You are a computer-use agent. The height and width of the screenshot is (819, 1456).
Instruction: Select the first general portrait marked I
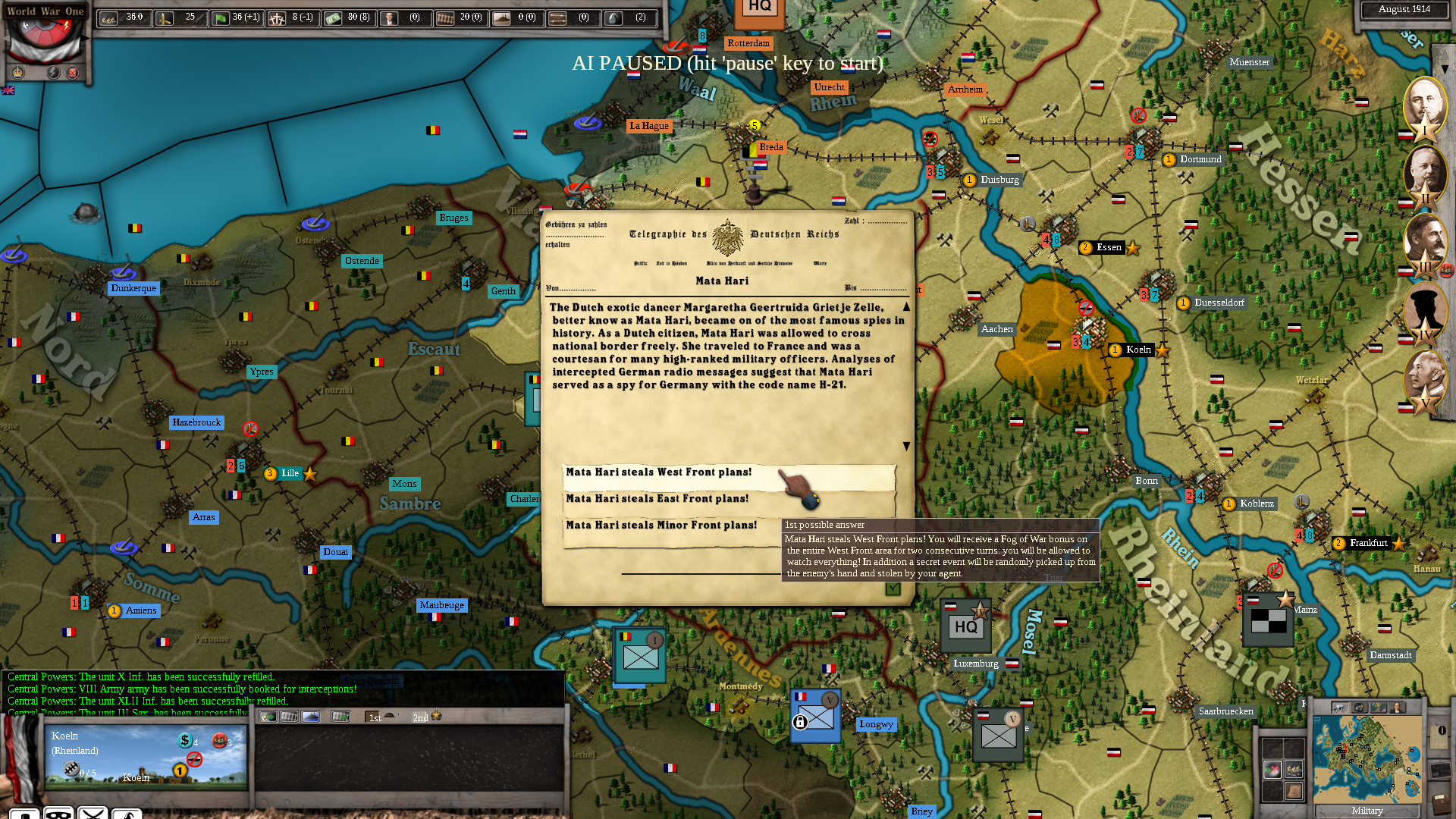[x=1424, y=105]
